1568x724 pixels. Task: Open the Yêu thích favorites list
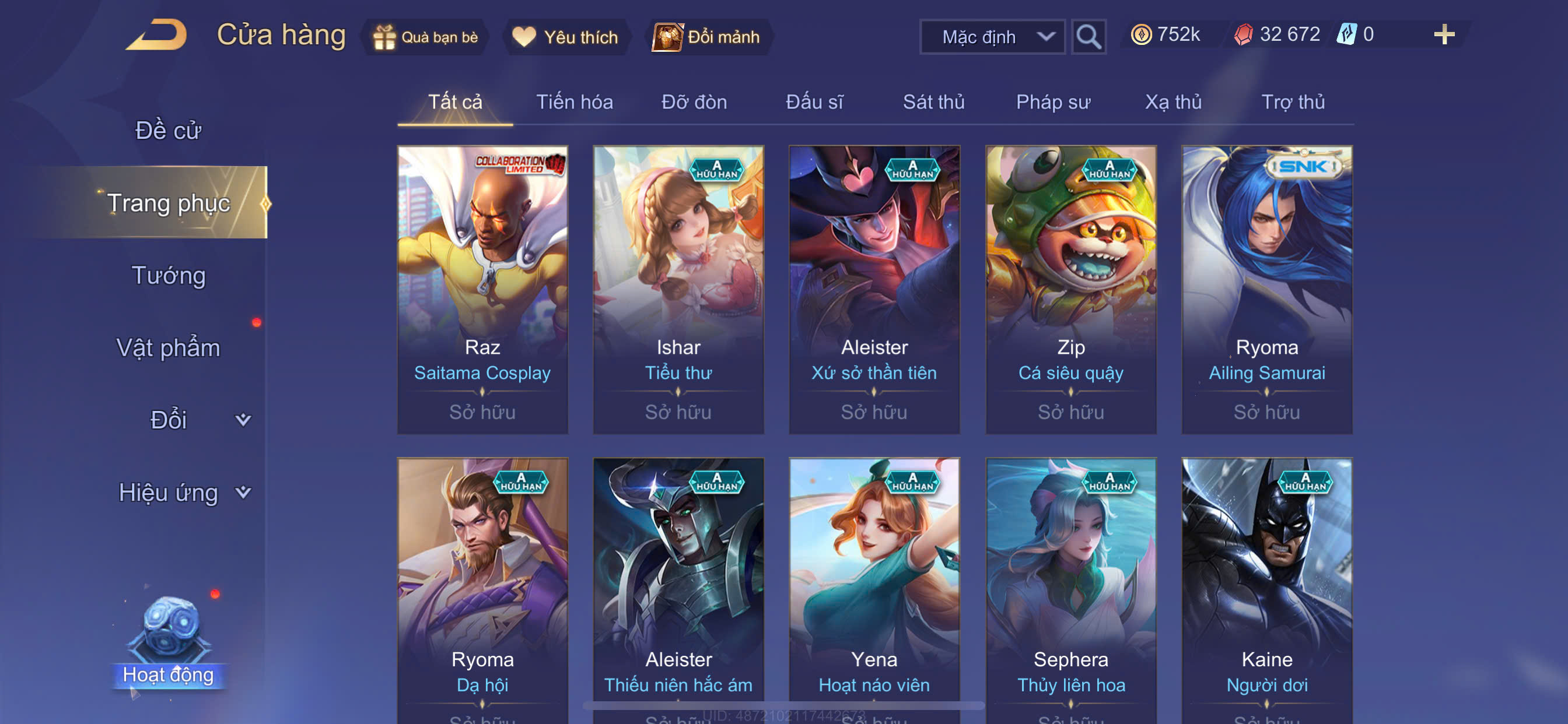click(x=565, y=37)
